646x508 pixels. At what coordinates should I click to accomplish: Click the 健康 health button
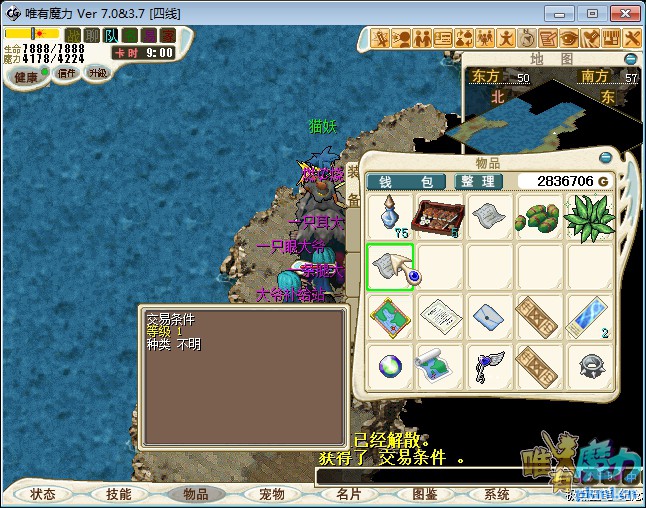[x=26, y=77]
